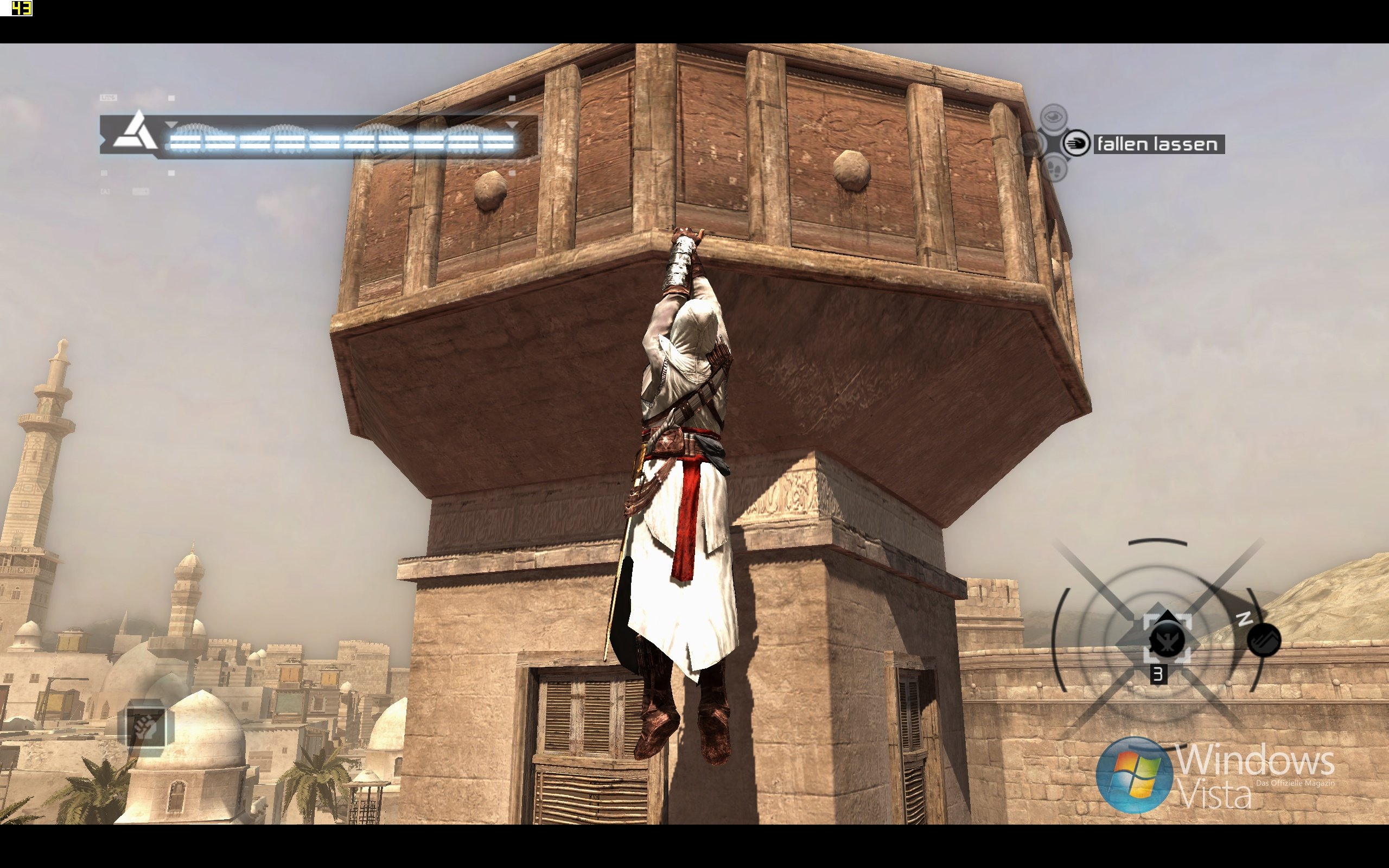Select the black objective marker beside the N
This screenshot has width=1389, height=868.
pyautogui.click(x=1264, y=640)
